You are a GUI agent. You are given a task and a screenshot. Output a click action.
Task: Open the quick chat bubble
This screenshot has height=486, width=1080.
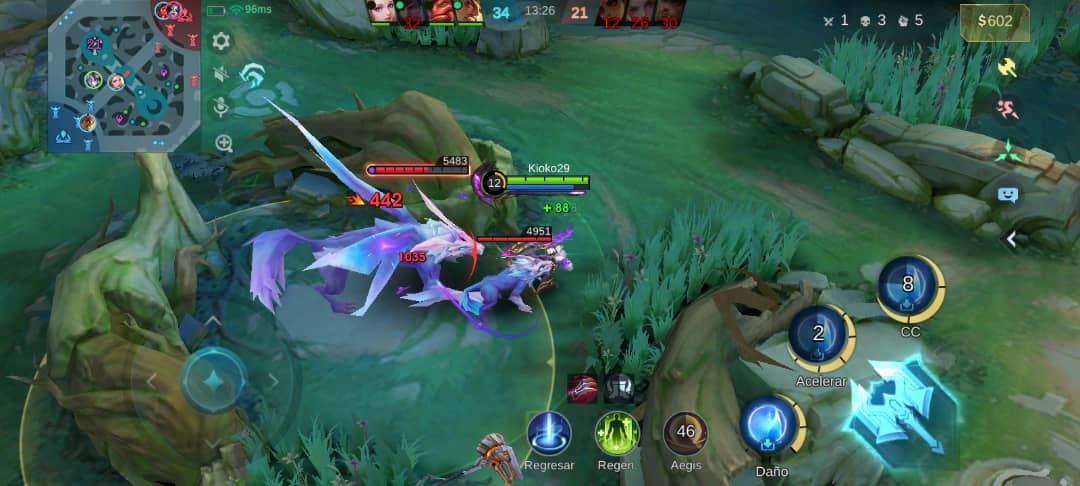coord(1007,195)
